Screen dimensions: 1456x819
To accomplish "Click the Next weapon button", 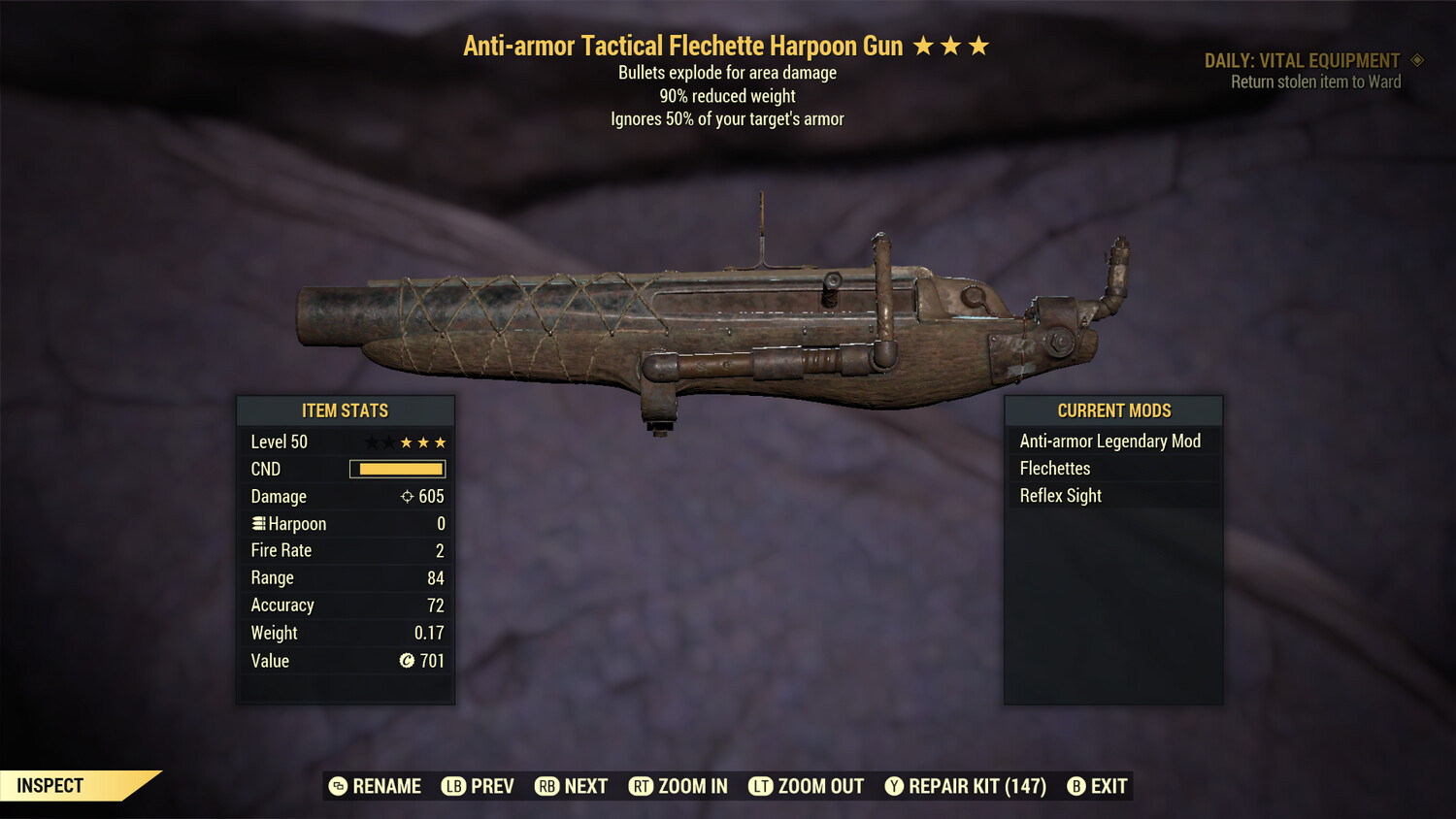I will 546,786.
